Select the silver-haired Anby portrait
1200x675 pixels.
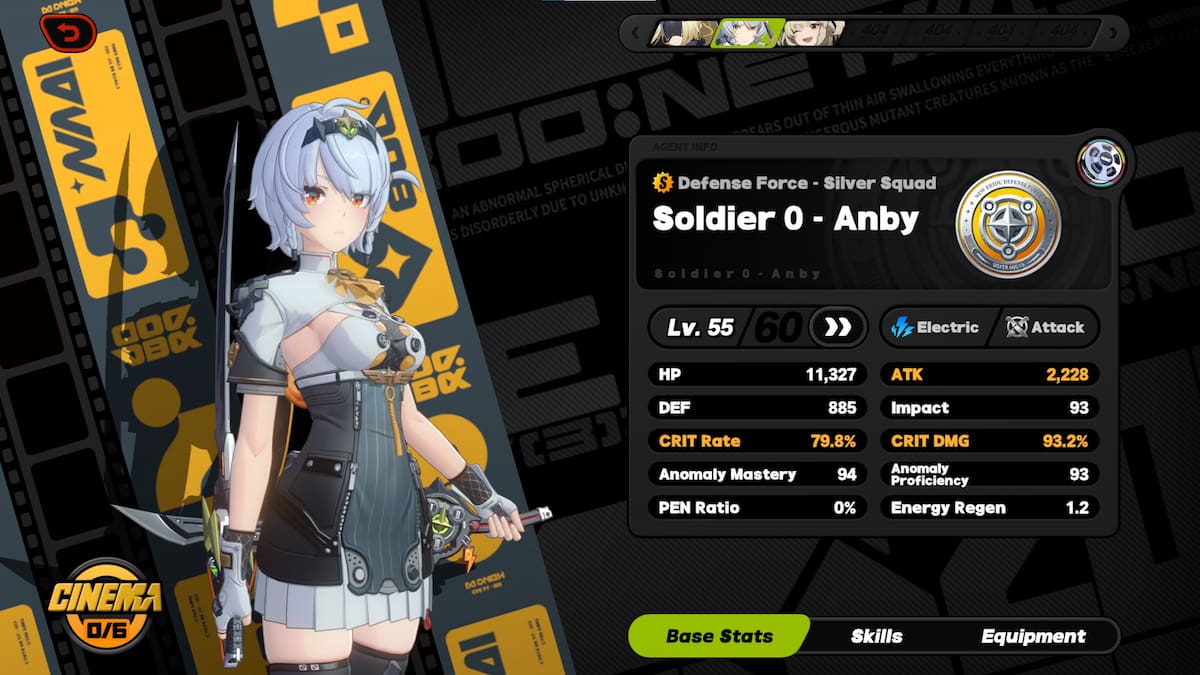tap(739, 33)
